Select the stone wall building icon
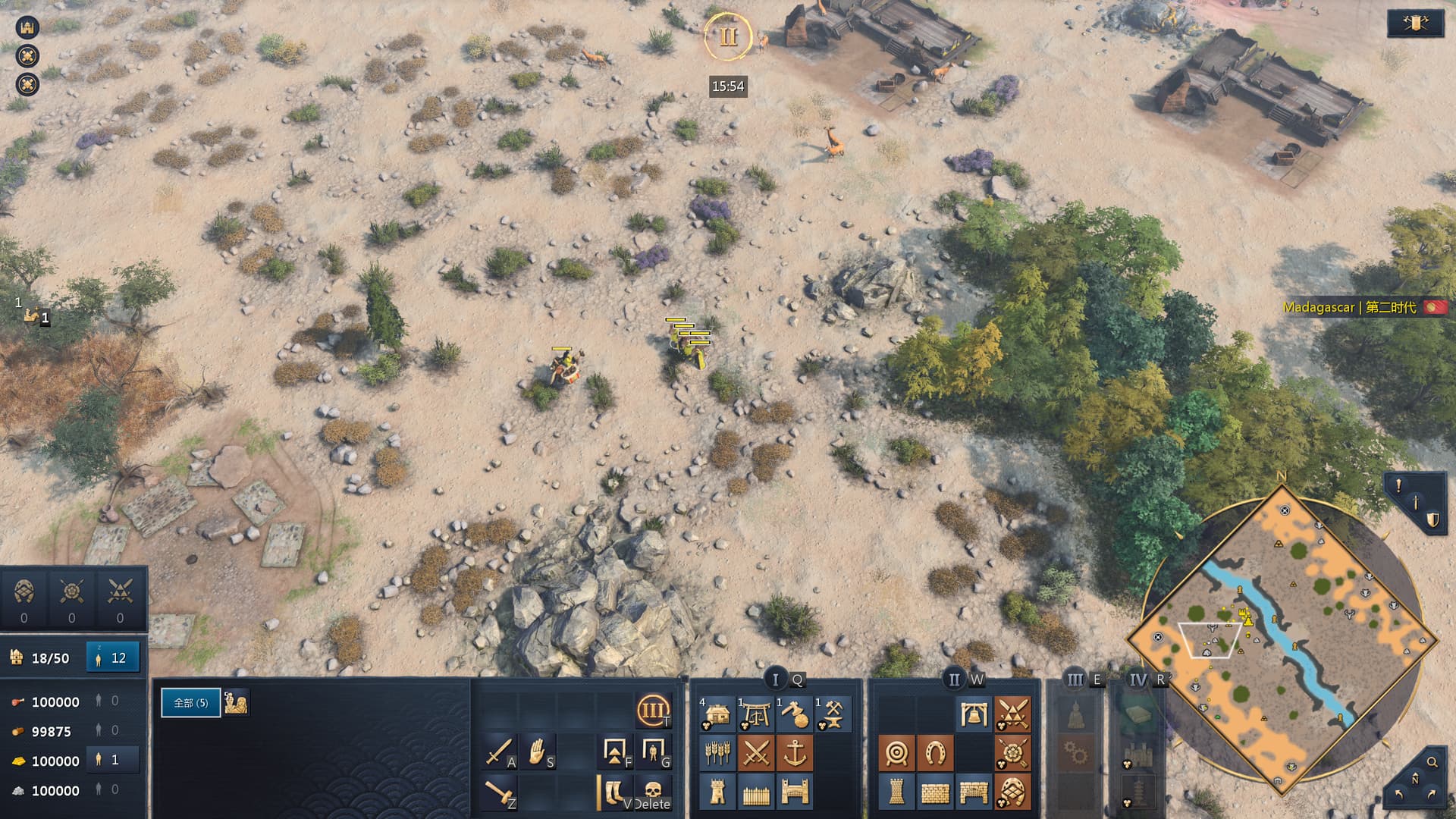 pos(935,792)
